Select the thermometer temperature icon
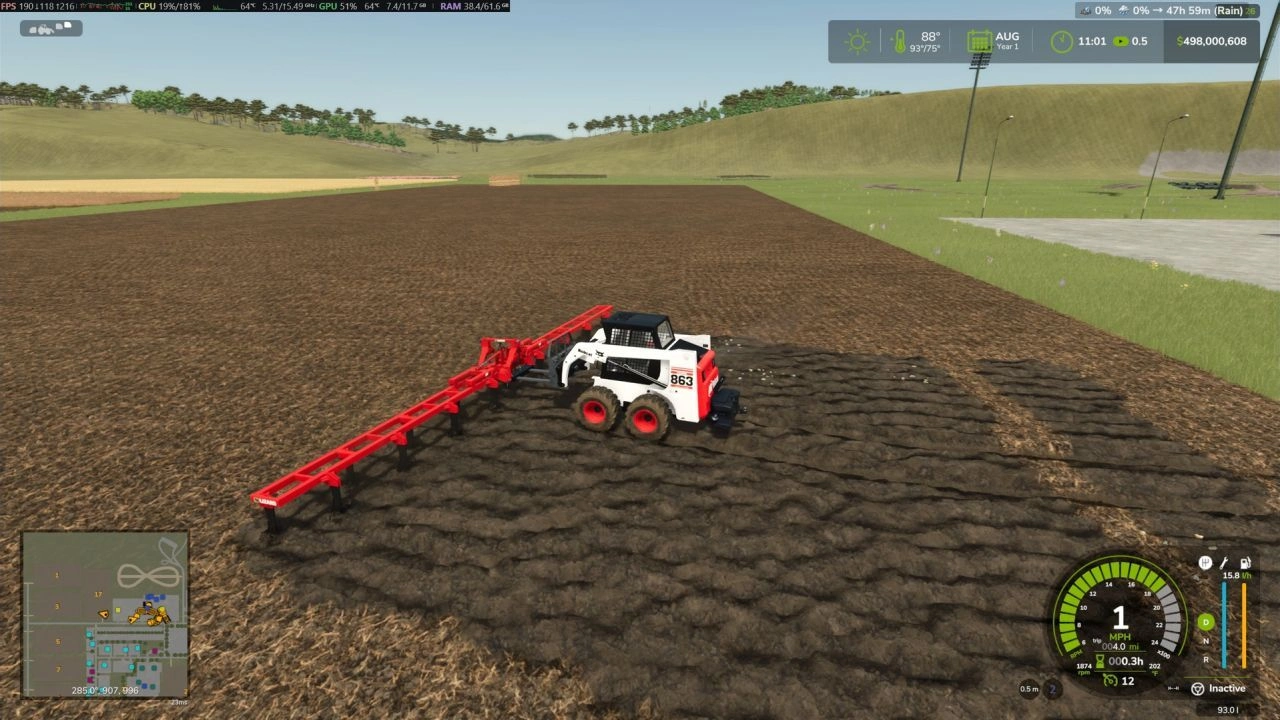The height and width of the screenshot is (720, 1280). 901,41
